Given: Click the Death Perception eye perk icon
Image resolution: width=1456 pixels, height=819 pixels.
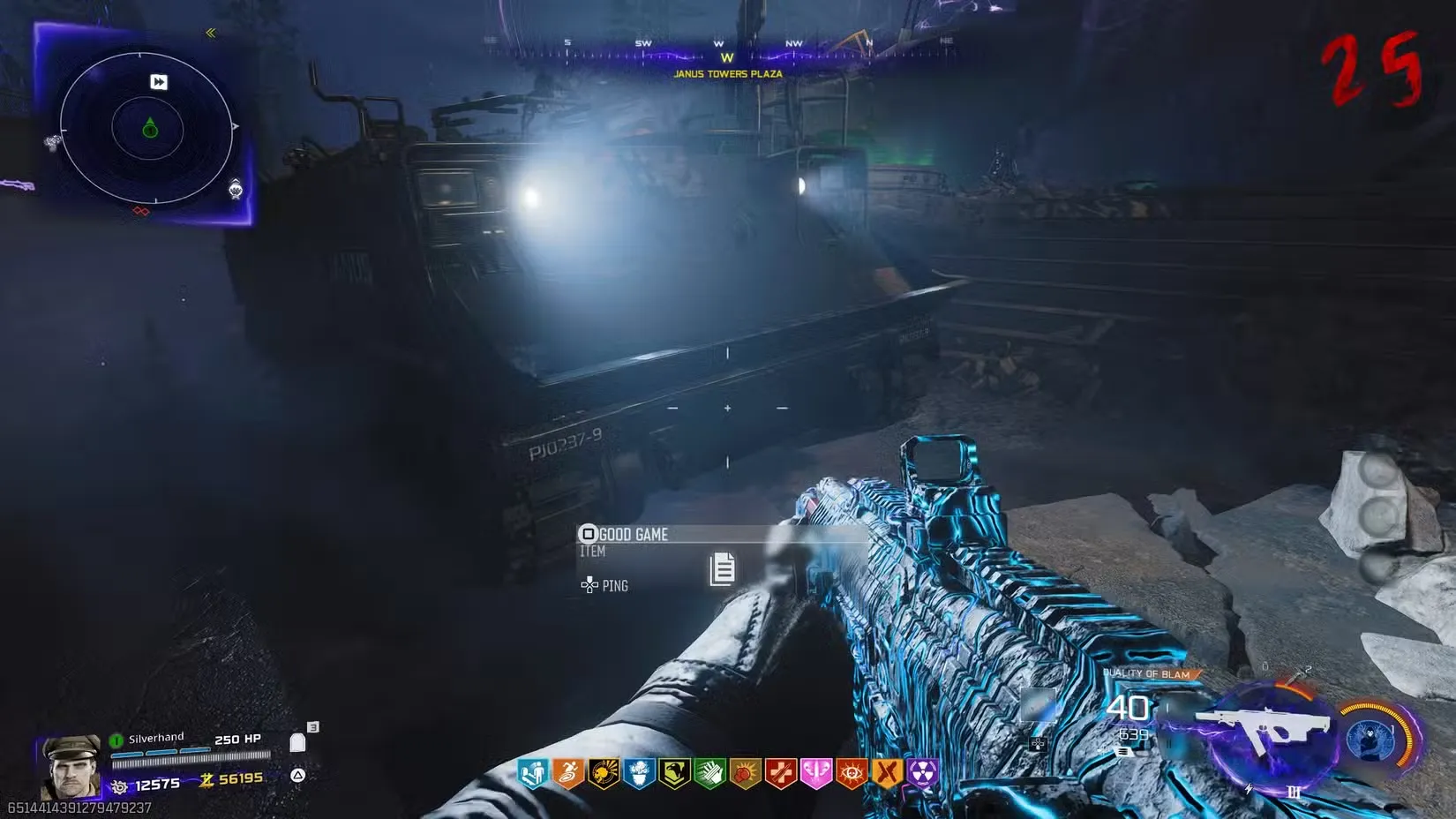Looking at the screenshot, I should tap(851, 775).
